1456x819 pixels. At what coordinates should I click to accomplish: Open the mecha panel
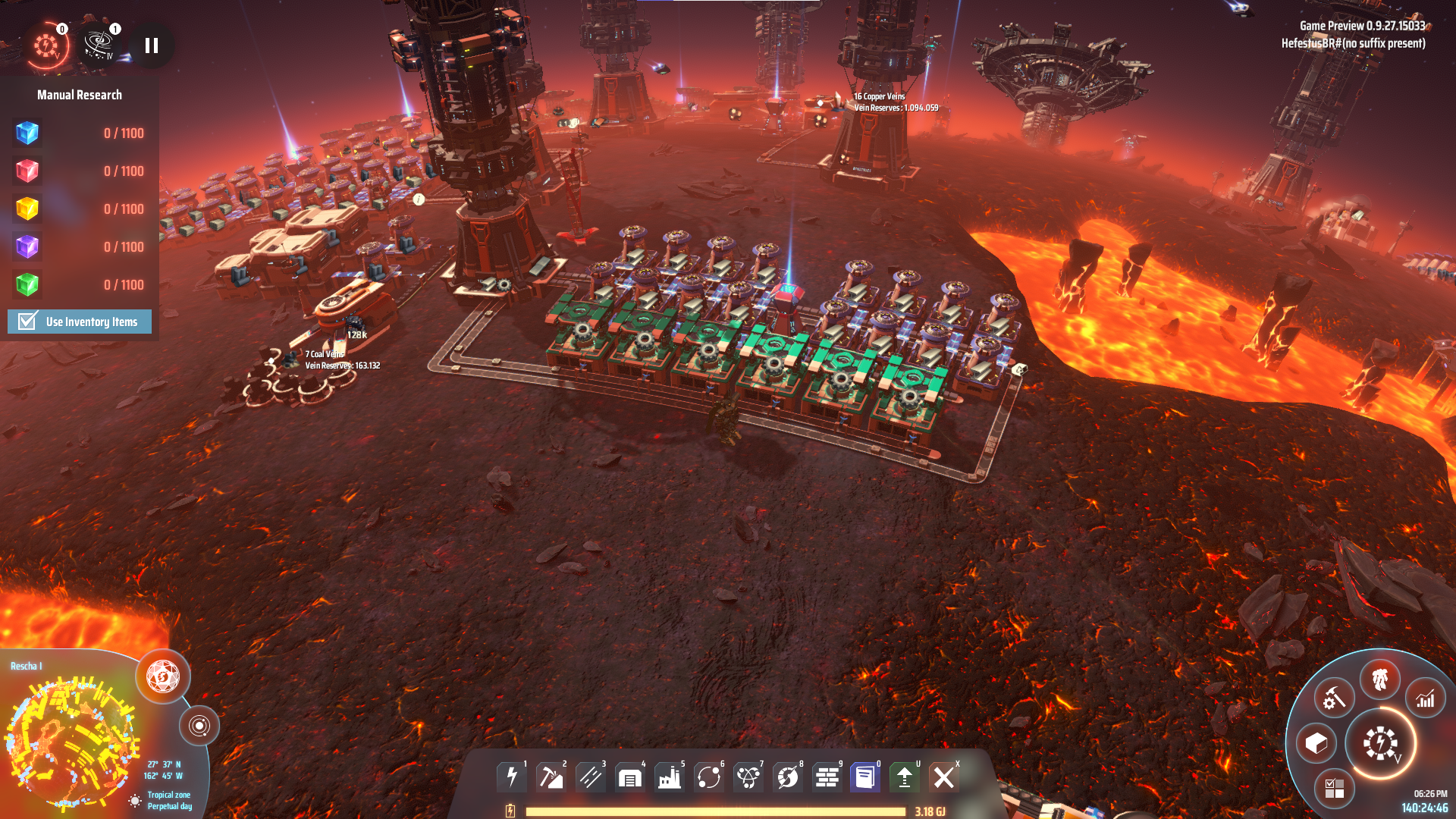coord(1379,679)
